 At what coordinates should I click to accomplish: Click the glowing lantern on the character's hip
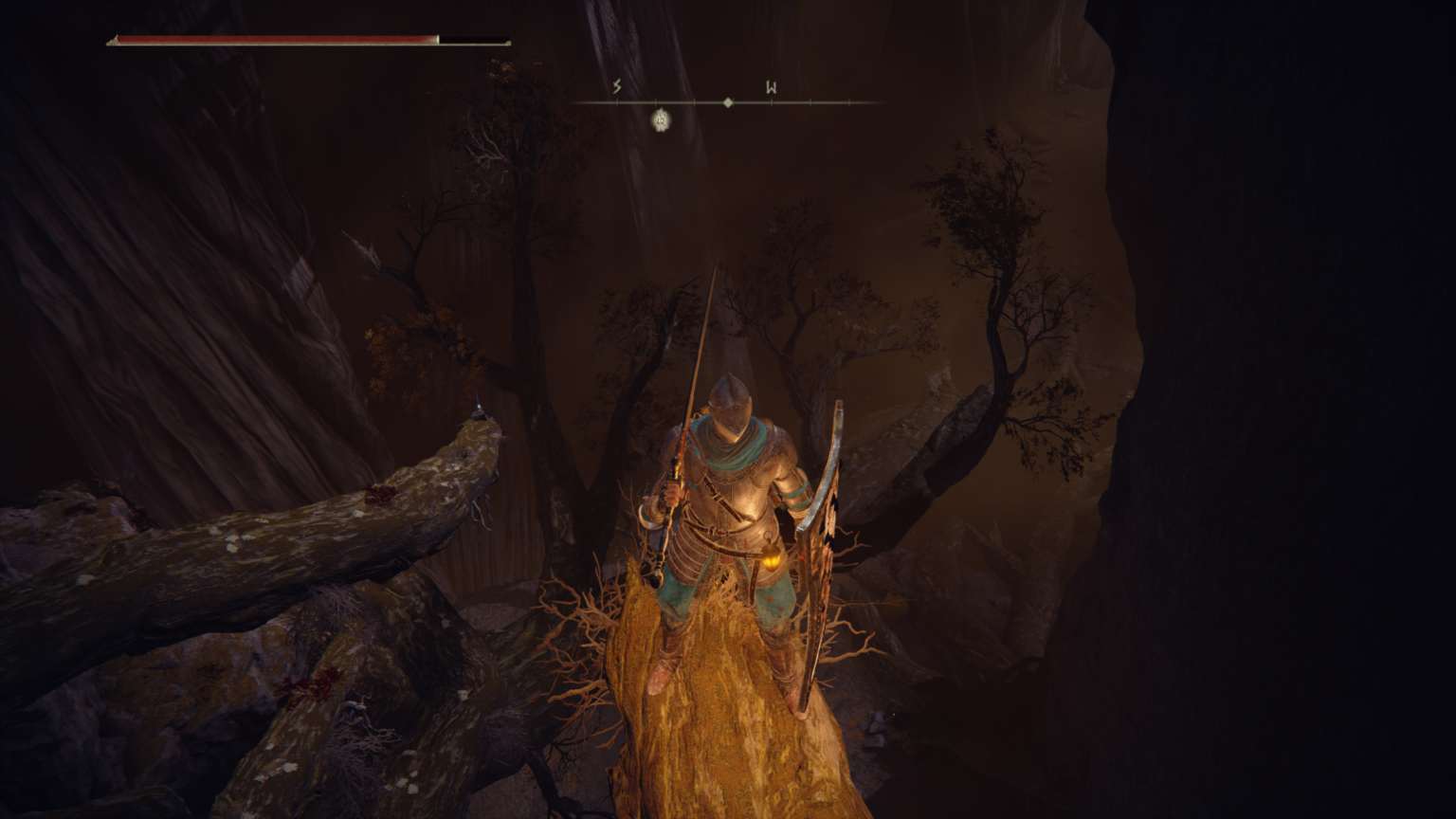coord(774,561)
